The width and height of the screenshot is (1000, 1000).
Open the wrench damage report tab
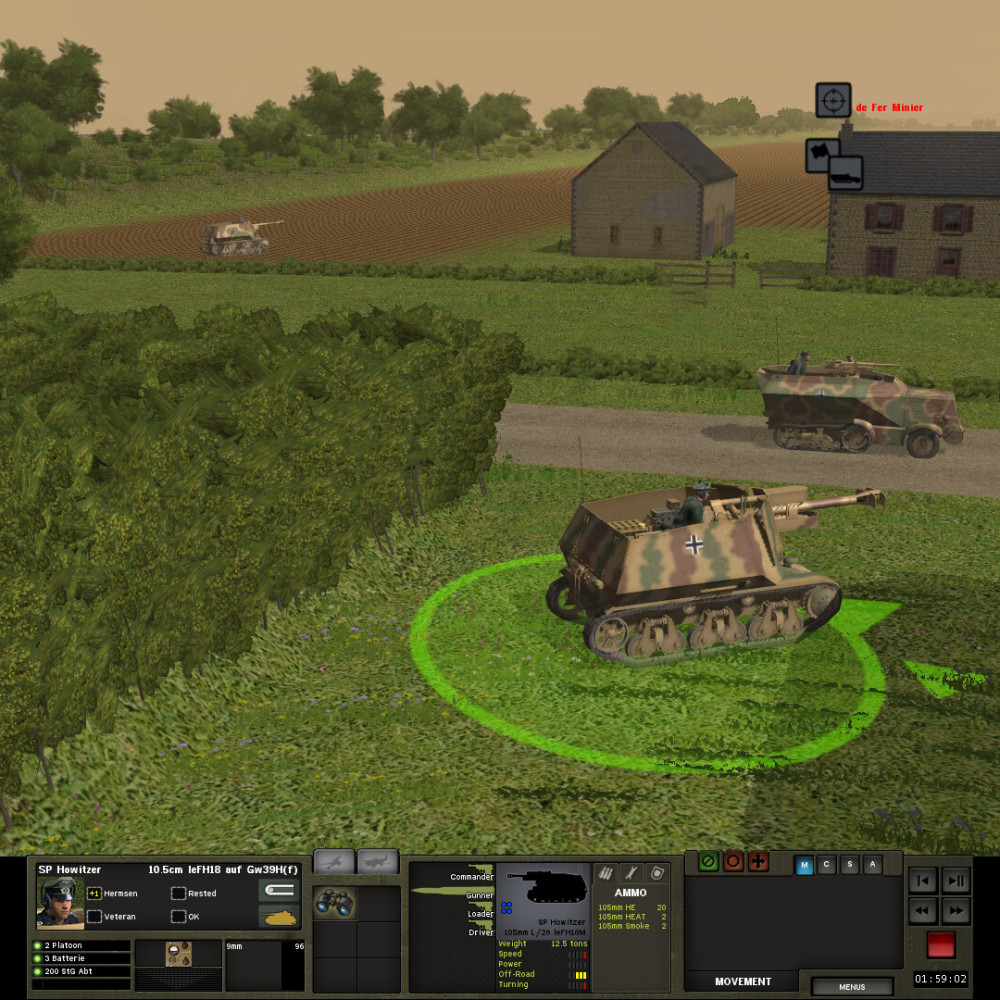click(x=630, y=873)
